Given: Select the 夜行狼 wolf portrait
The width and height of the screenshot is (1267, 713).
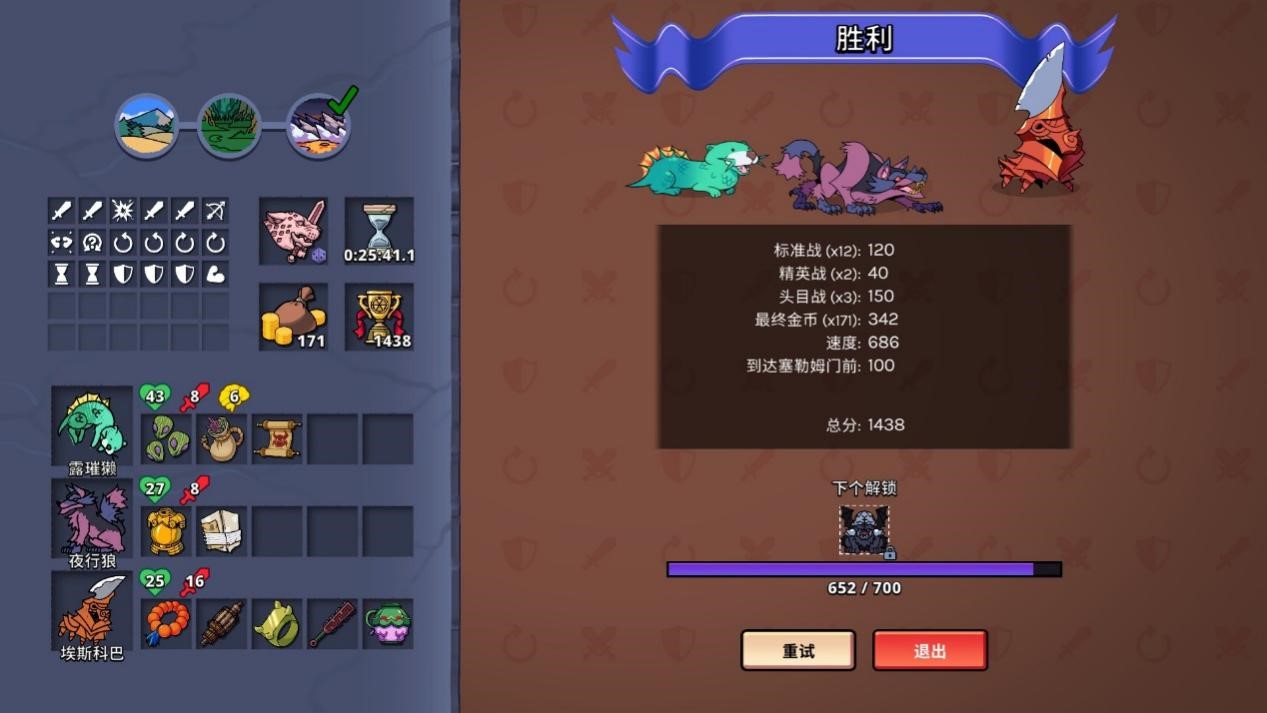Looking at the screenshot, I should click(92, 517).
